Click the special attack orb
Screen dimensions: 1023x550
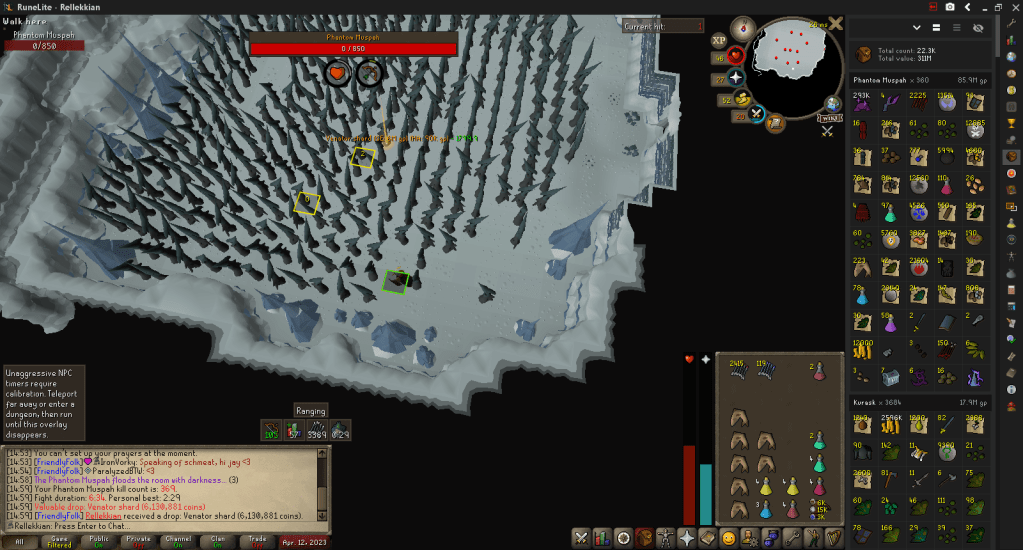coord(757,113)
